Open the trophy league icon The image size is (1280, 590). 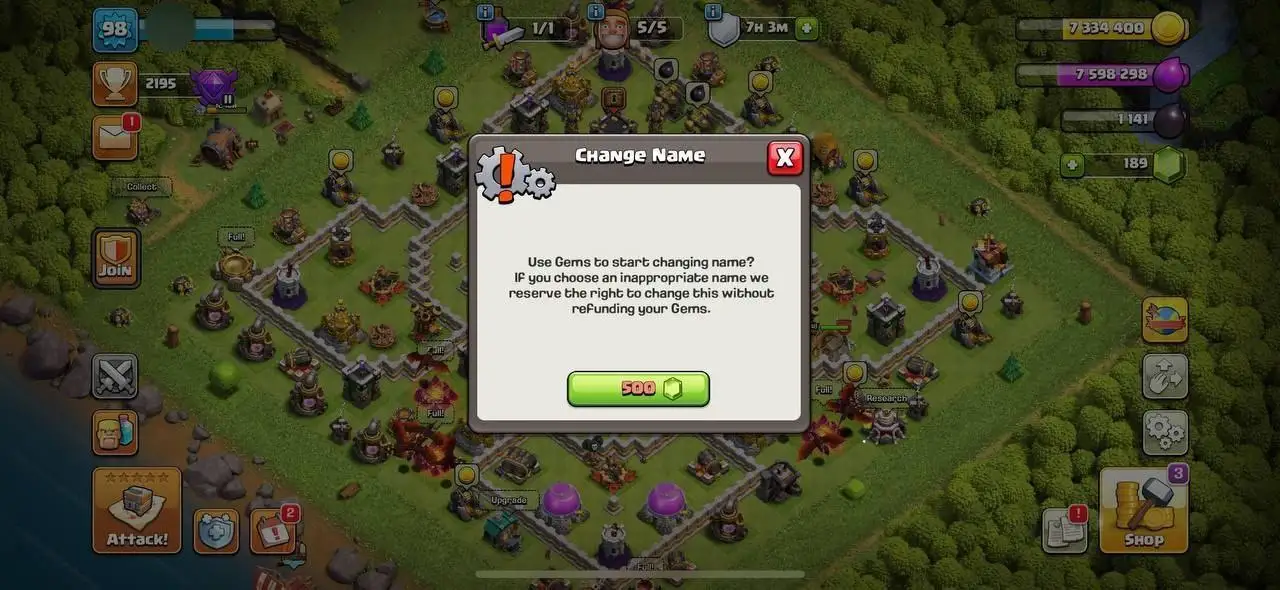click(x=115, y=84)
